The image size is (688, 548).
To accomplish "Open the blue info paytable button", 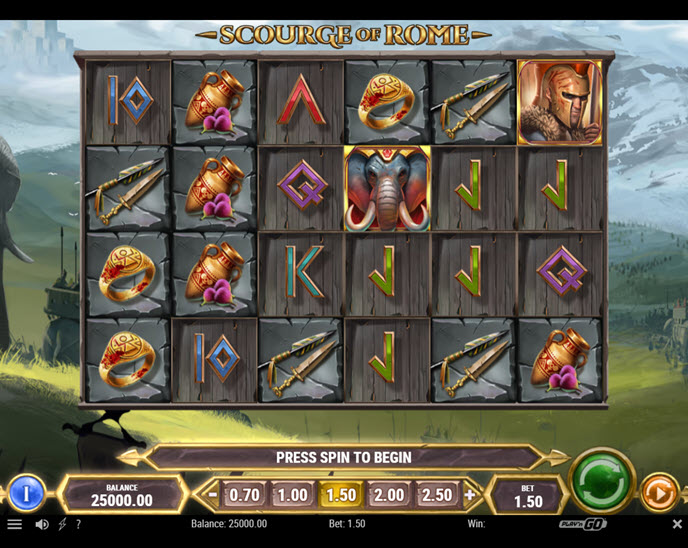I will pos(27,493).
